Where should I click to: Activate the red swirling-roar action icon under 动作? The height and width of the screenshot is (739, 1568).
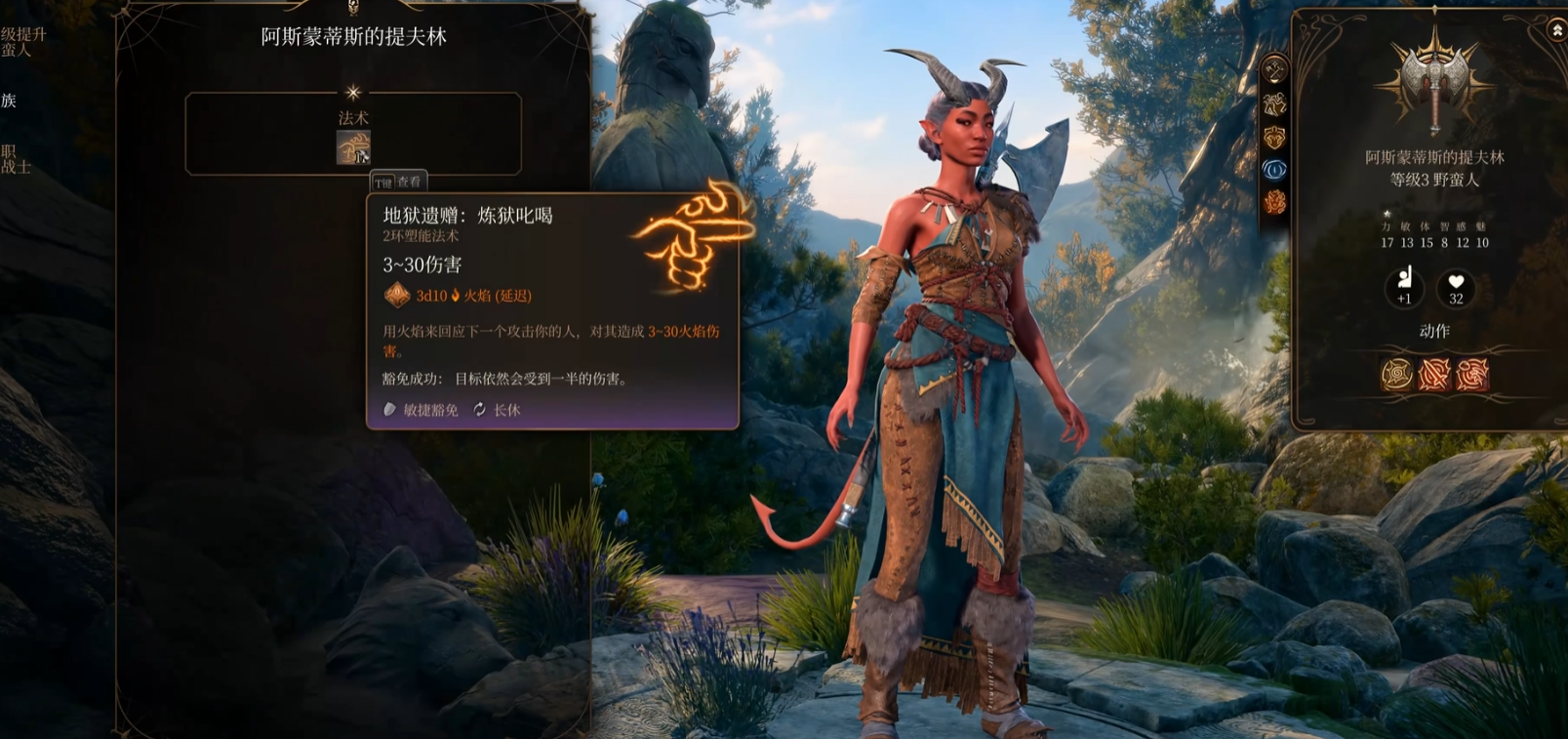tap(1472, 374)
